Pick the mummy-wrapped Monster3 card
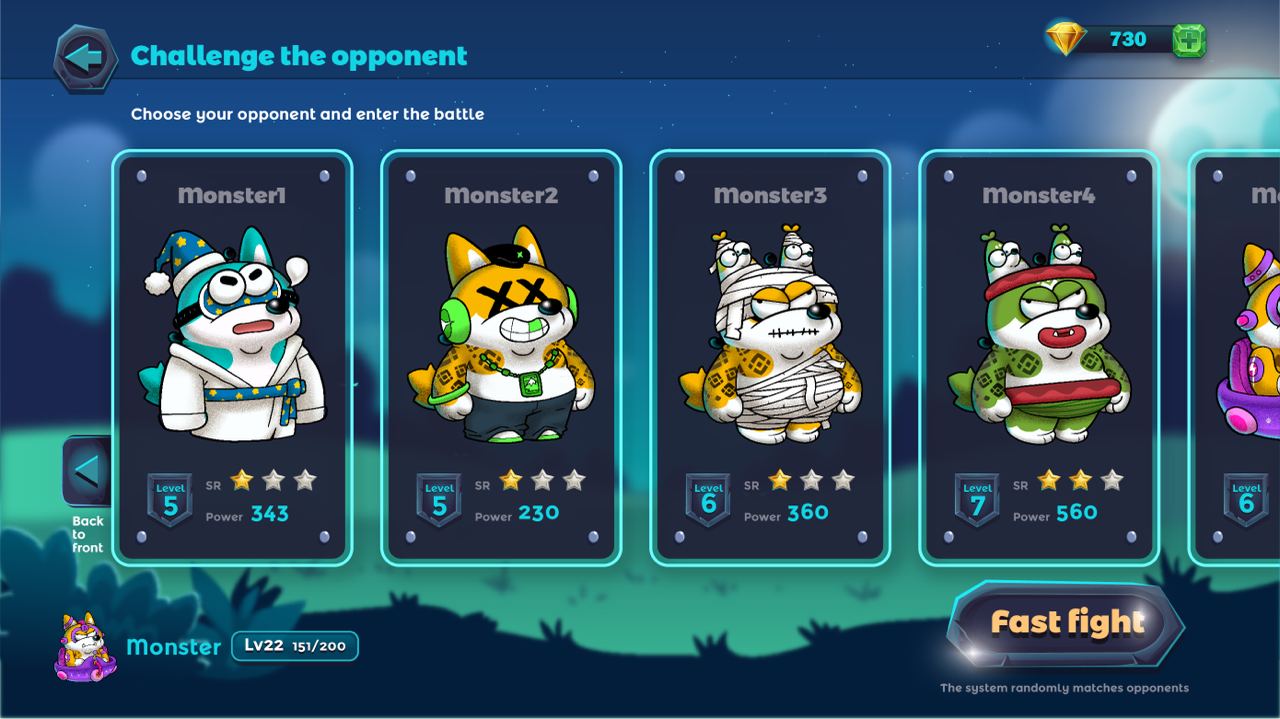1280x719 pixels. (770, 357)
